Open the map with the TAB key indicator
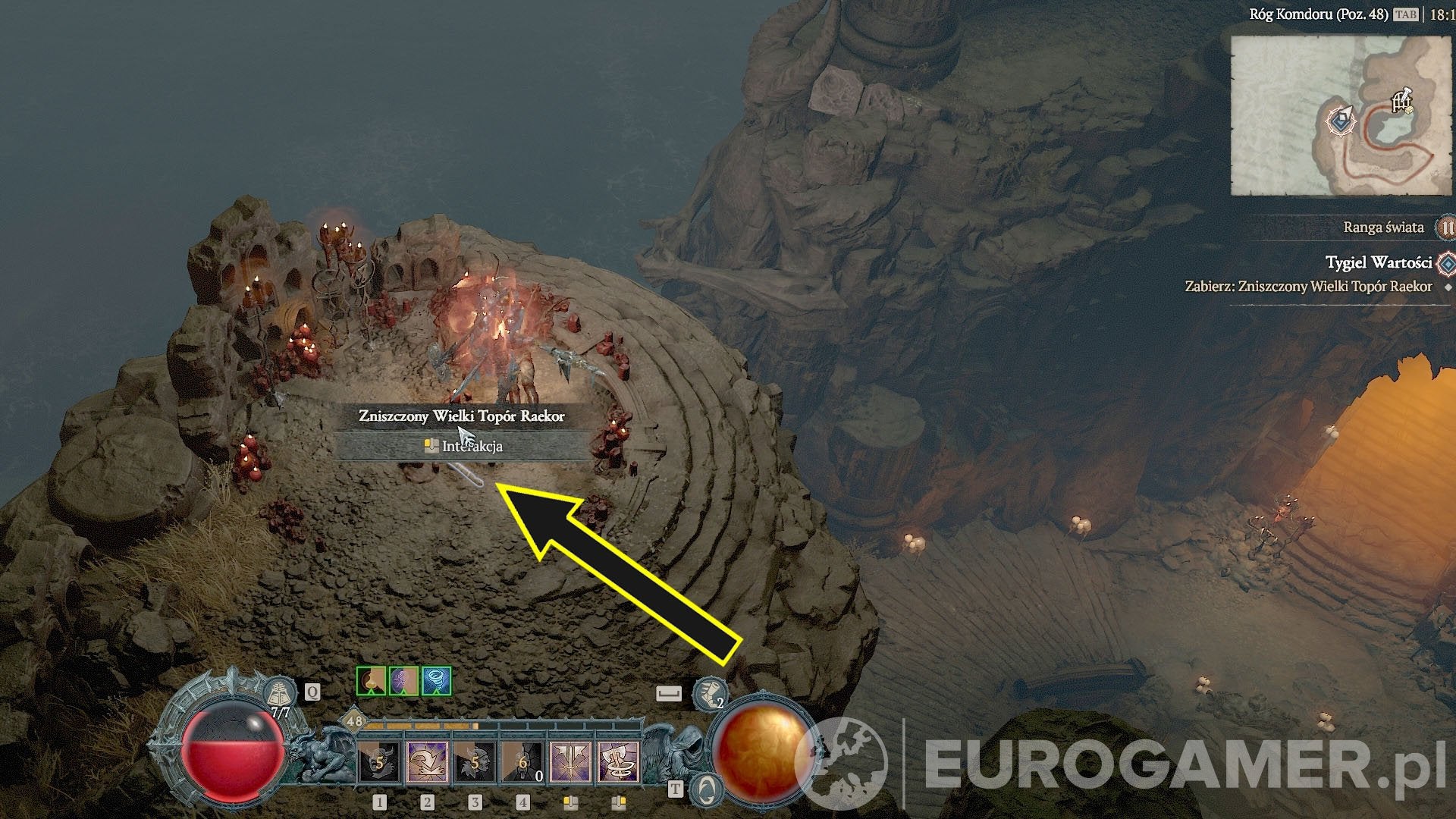The width and height of the screenshot is (1456, 819). [x=1406, y=14]
